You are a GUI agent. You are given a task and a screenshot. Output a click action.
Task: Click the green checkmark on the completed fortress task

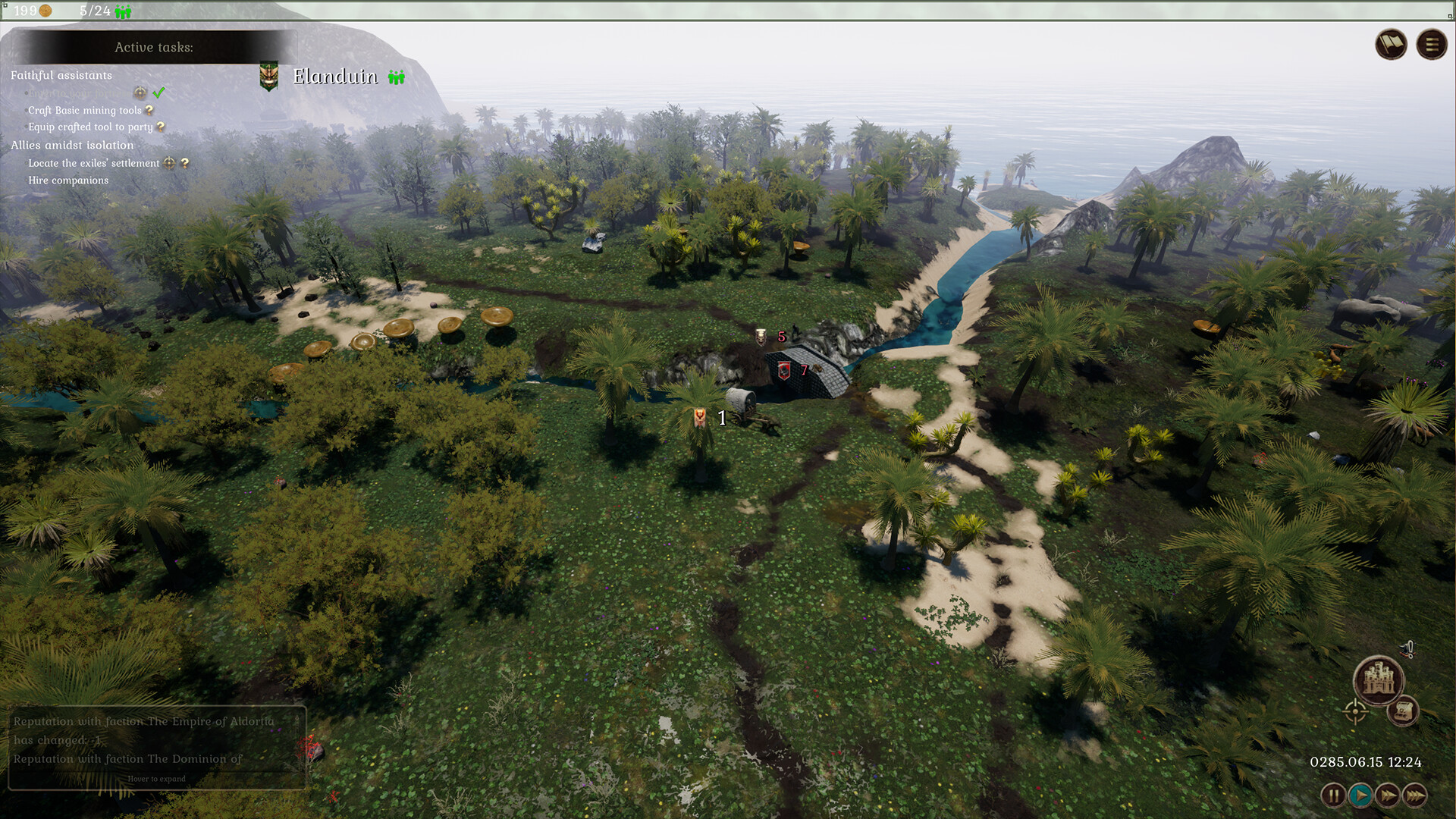(158, 93)
